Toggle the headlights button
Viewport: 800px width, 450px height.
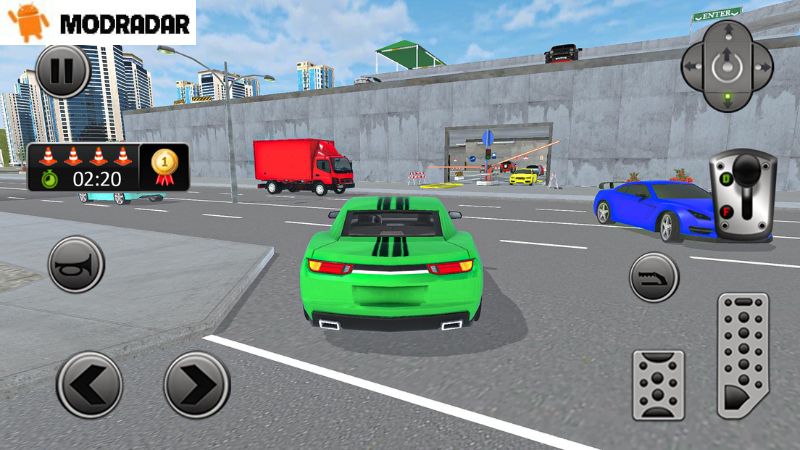click(654, 277)
